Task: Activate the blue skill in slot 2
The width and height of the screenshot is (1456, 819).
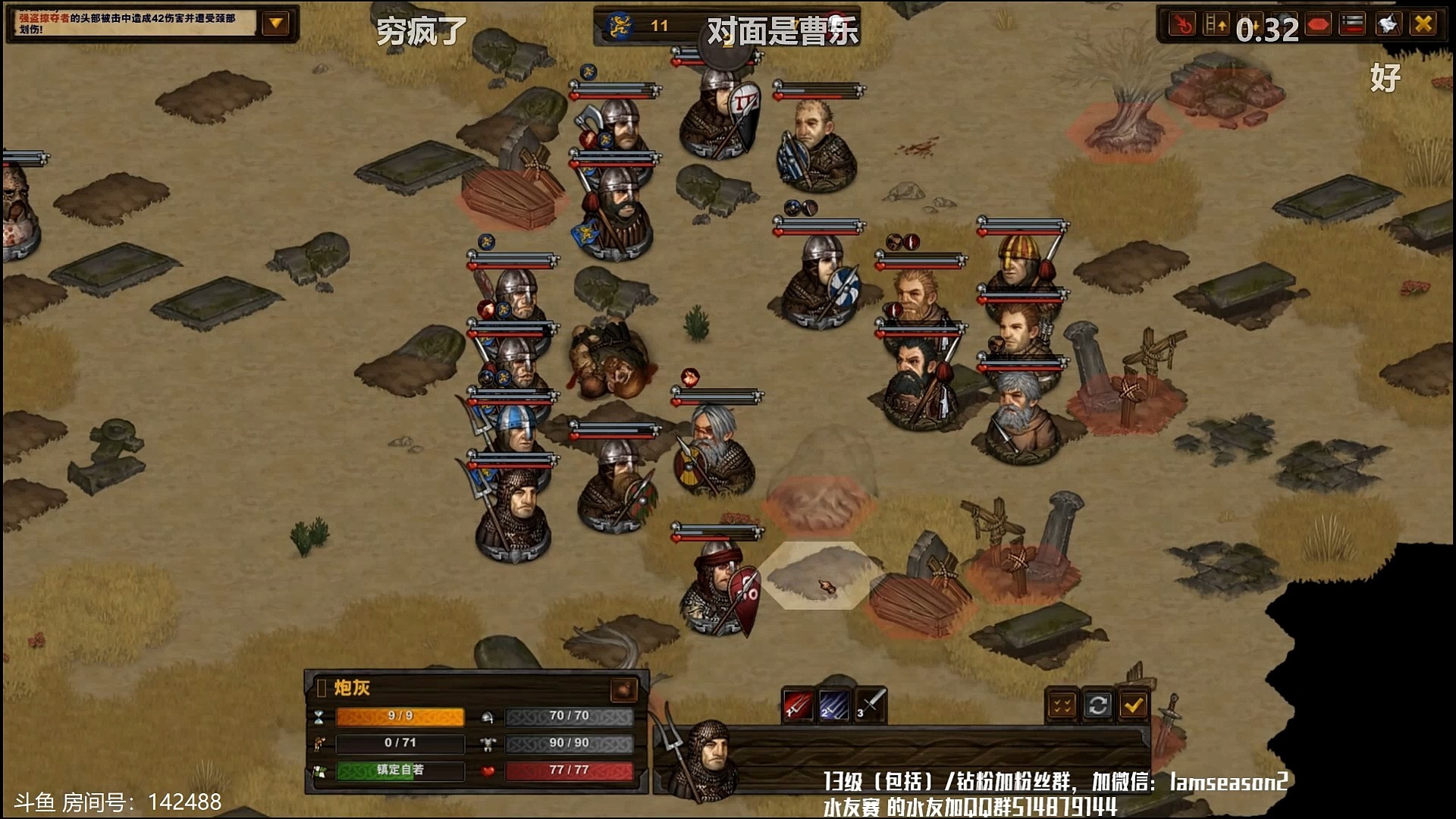Action: click(834, 705)
